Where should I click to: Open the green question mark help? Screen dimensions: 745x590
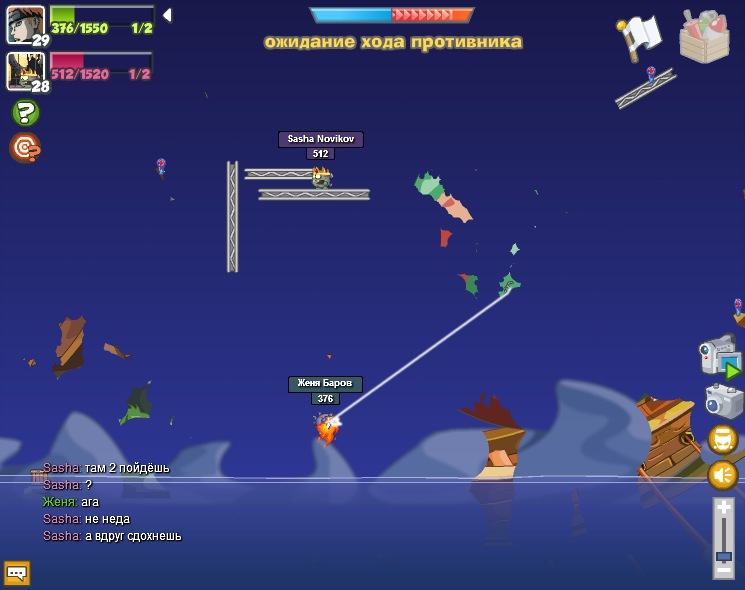[25, 112]
